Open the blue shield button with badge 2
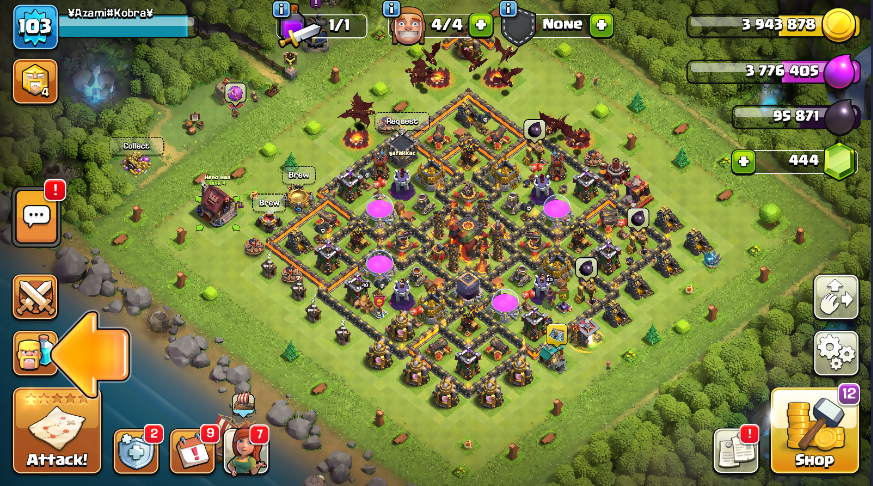873x486 pixels. pos(135,451)
